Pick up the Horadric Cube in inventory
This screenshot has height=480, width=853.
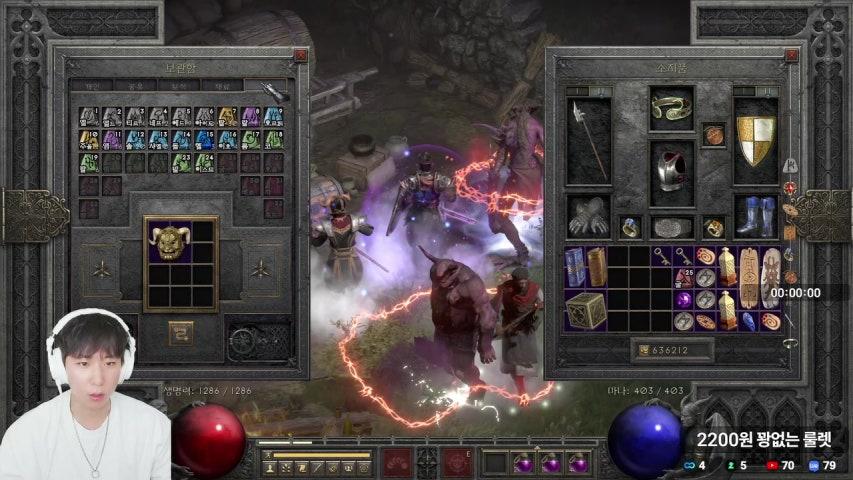click(x=586, y=310)
